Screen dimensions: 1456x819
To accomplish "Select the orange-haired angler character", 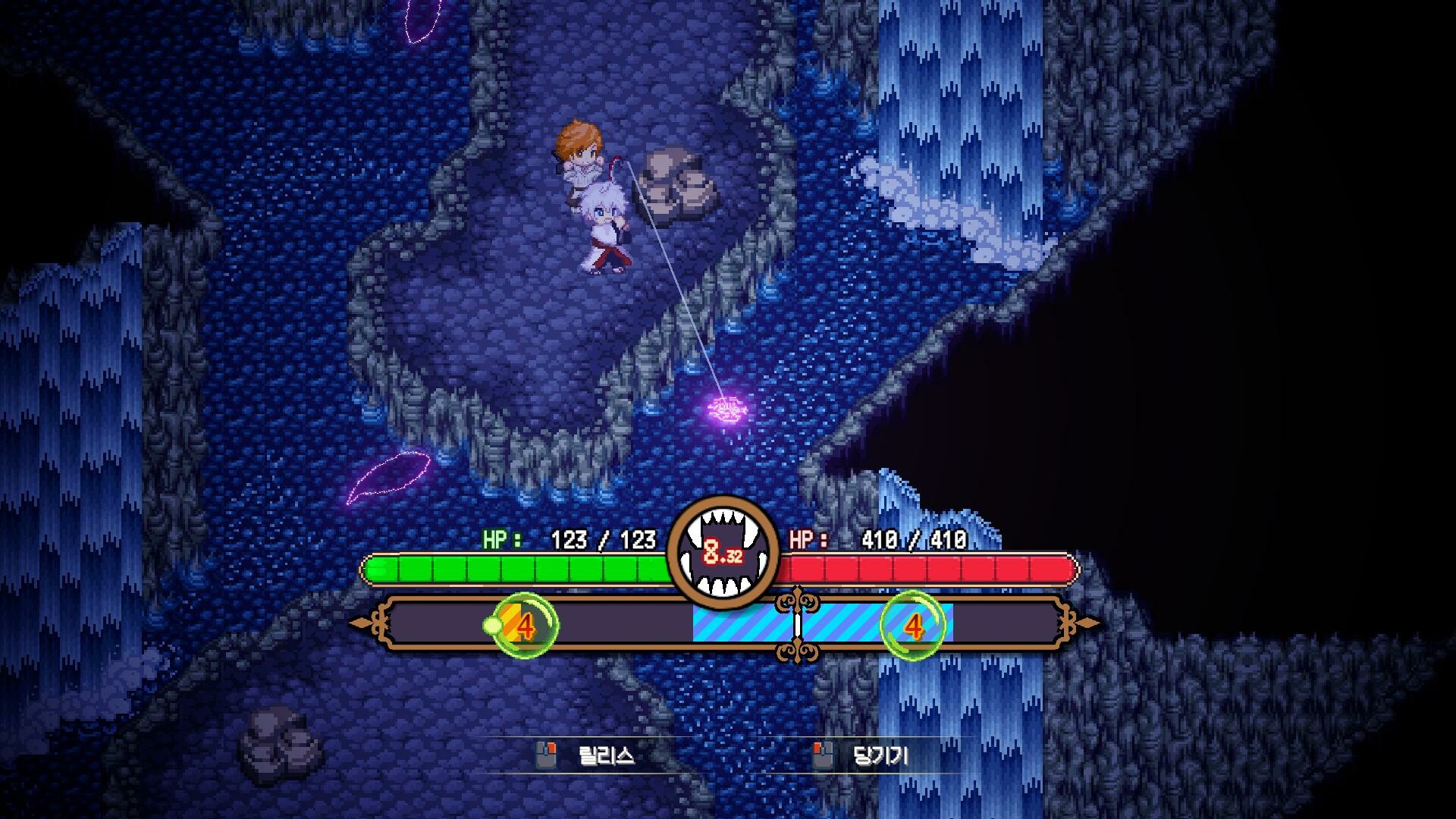I will coord(580,152).
